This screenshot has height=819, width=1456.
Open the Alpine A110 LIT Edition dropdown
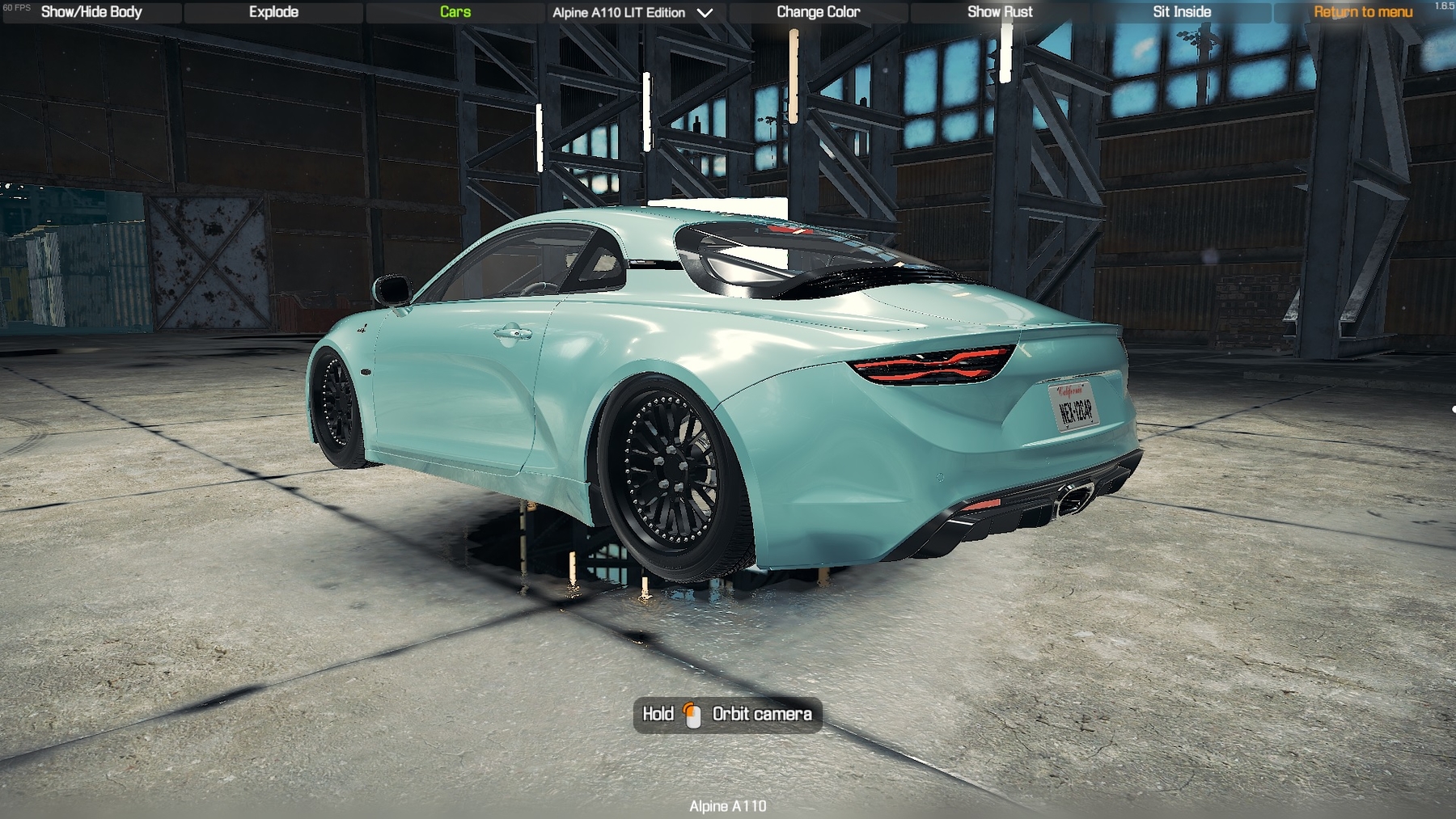coord(633,13)
